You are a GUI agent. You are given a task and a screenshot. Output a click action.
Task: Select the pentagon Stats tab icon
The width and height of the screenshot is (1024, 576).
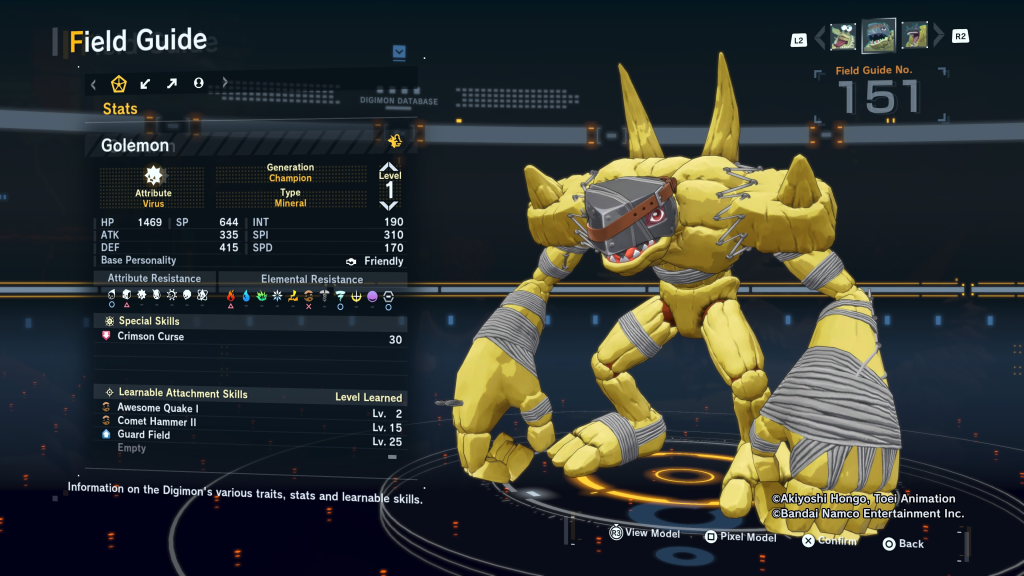click(119, 84)
